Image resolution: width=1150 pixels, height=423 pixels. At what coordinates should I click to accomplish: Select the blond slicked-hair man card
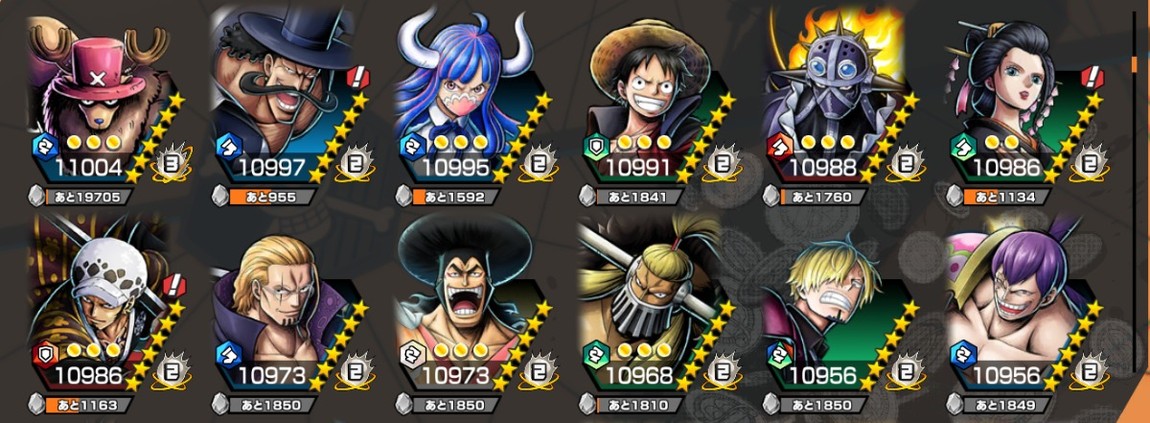tap(282, 305)
